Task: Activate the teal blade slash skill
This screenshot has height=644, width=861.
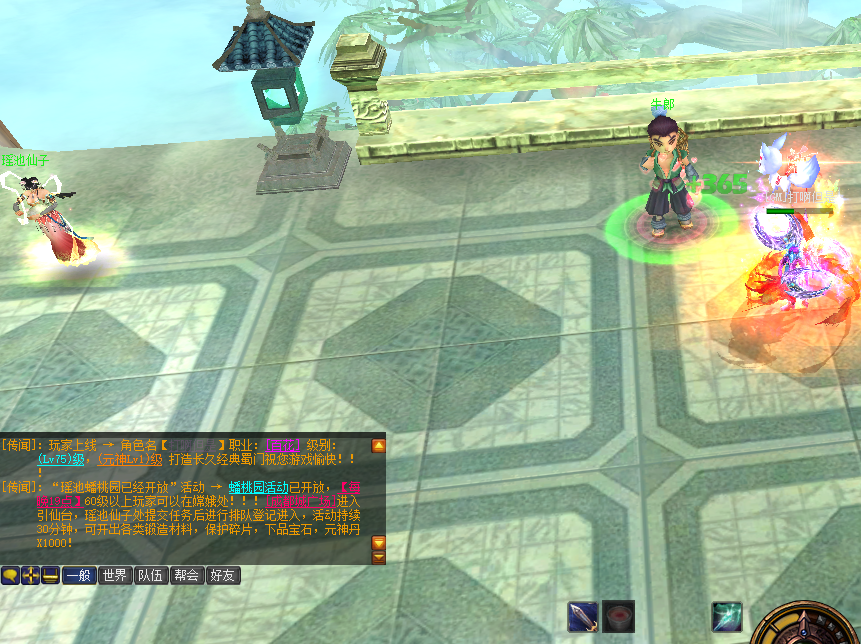Action: coord(726,616)
